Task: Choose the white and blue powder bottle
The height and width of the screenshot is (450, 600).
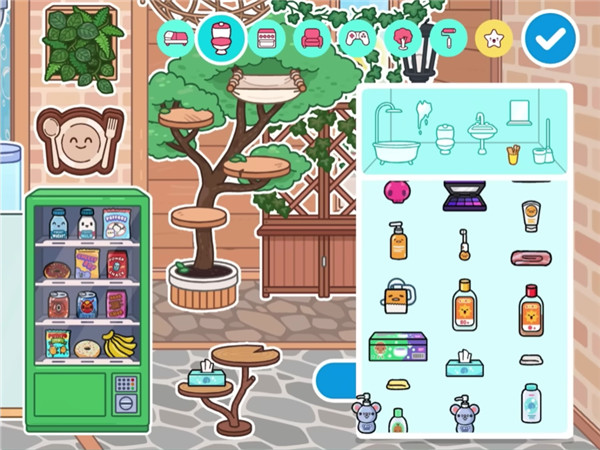Action: [x=530, y=403]
